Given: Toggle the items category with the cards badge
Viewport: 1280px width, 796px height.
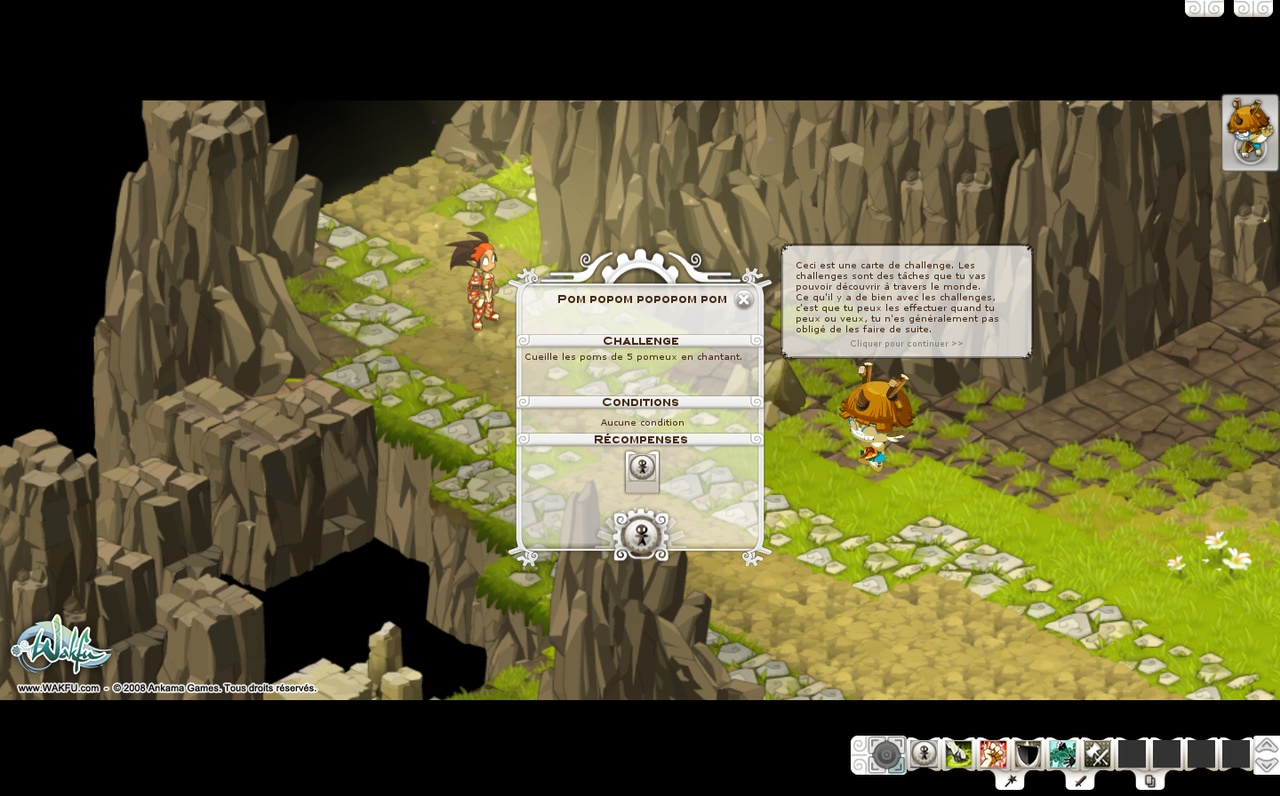Looking at the screenshot, I should 1152,780.
